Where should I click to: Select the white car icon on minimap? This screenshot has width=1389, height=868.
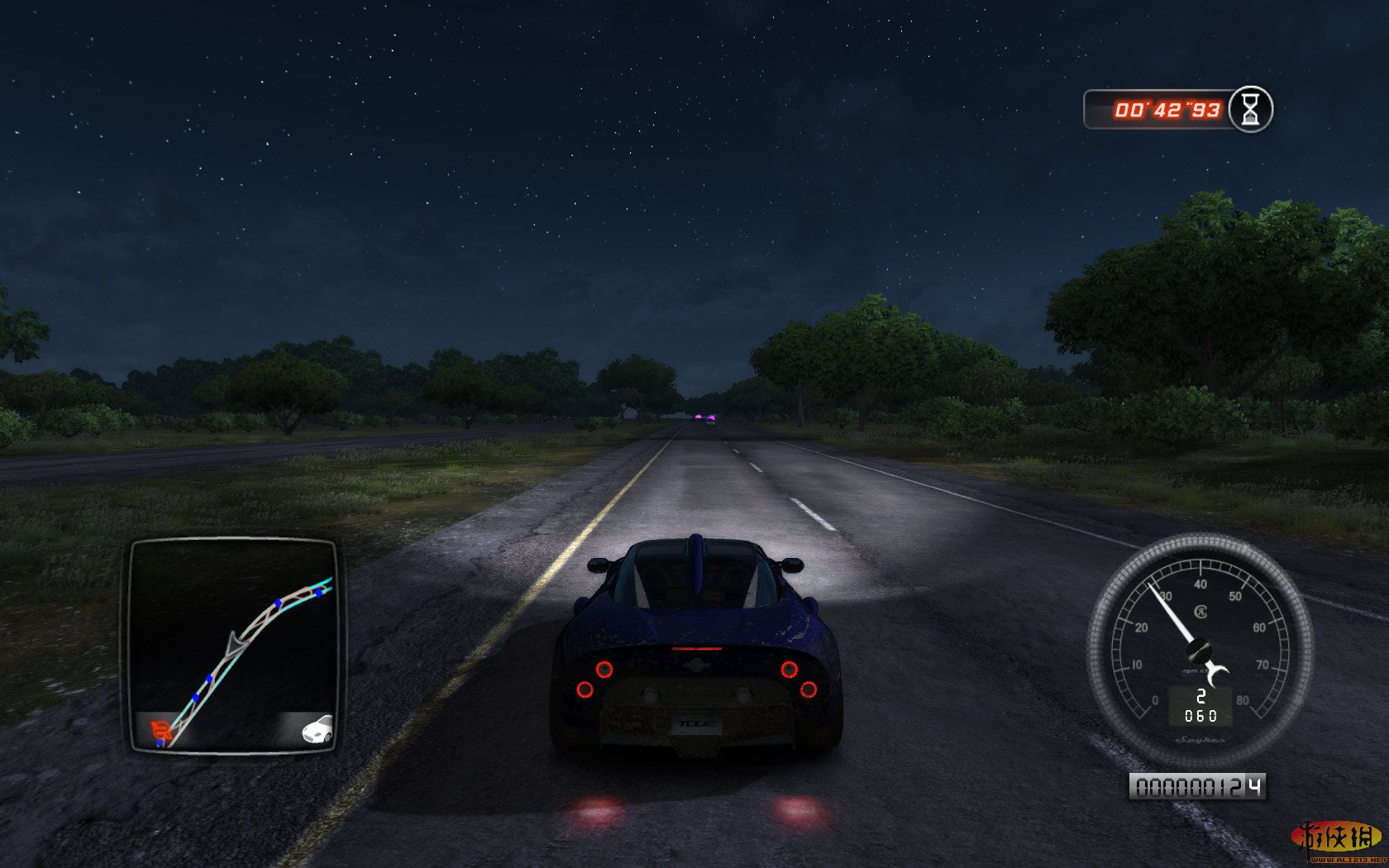(x=317, y=728)
